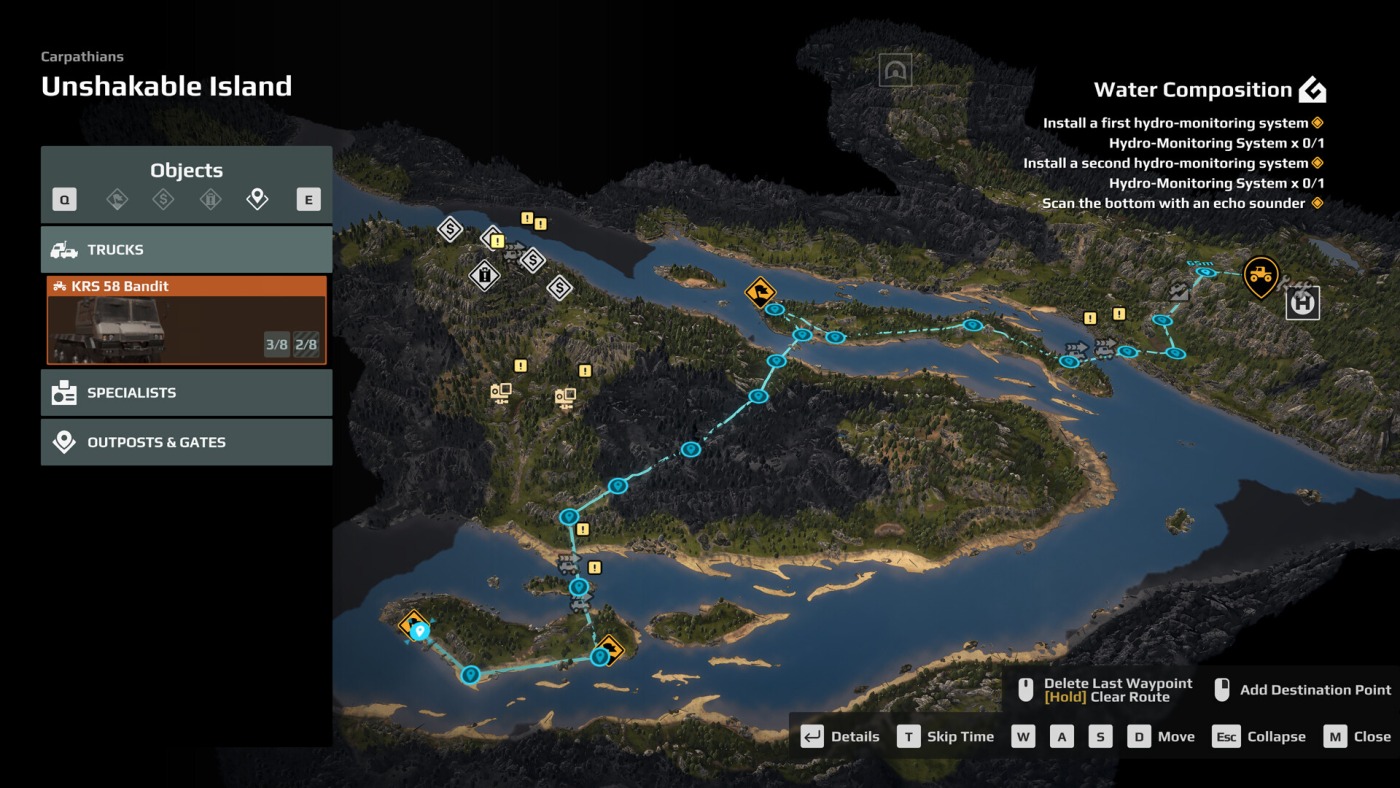This screenshot has height=788, width=1400.
Task: Open the Outposts & Gates section
Action: (x=186, y=442)
